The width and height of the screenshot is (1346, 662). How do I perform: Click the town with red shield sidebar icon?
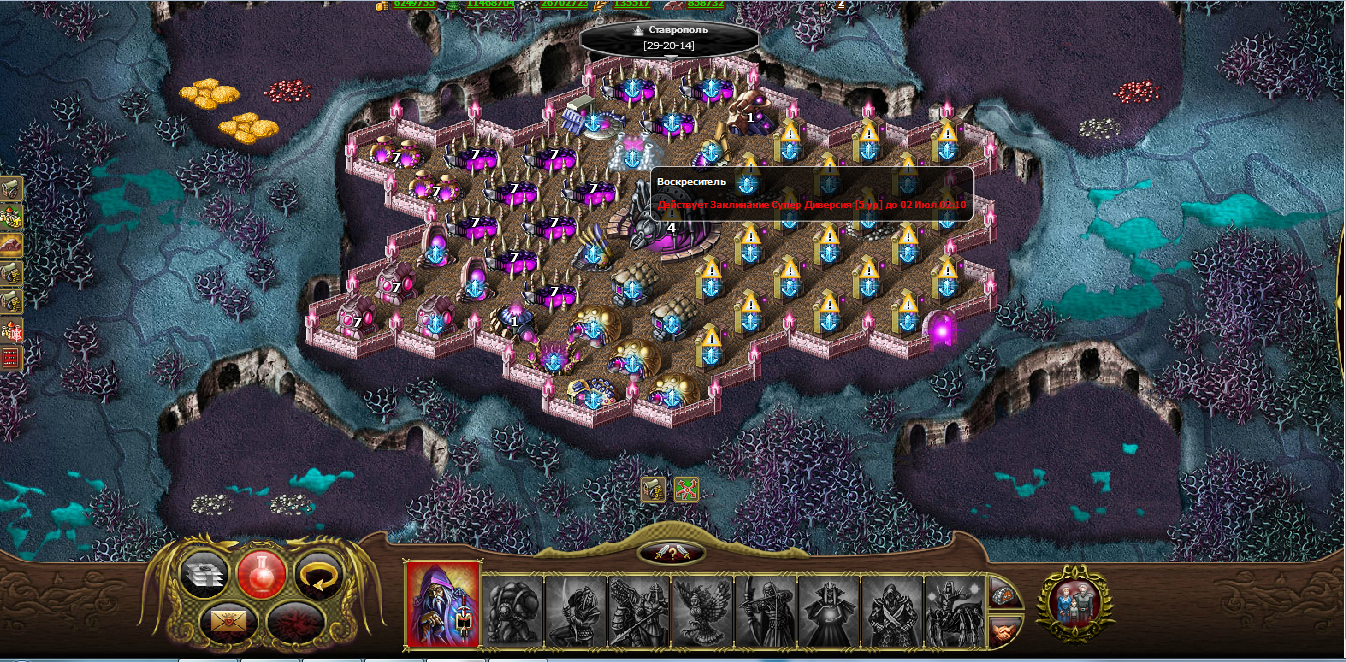[11, 330]
